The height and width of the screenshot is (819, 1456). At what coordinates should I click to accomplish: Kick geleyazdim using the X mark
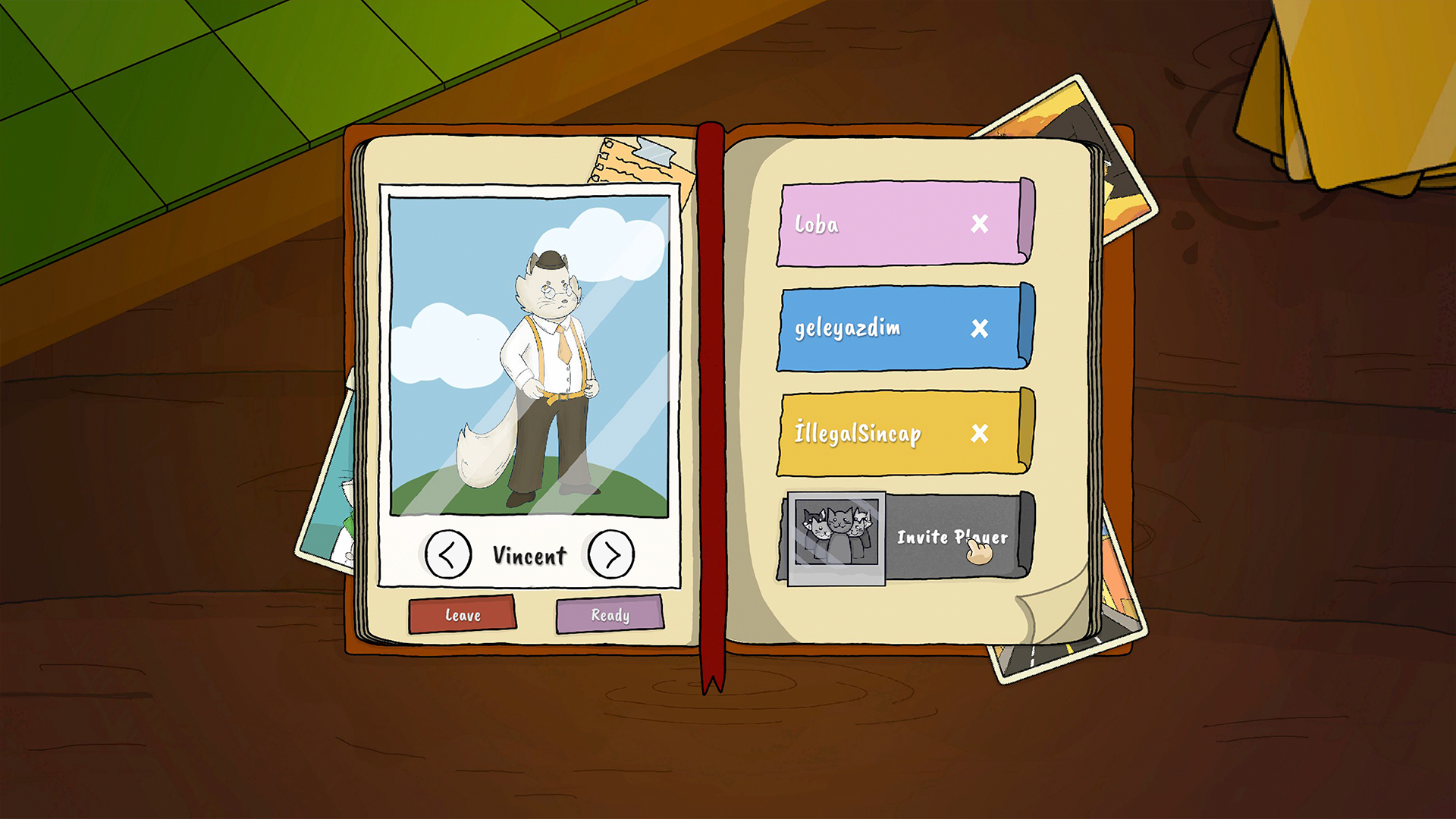981,329
